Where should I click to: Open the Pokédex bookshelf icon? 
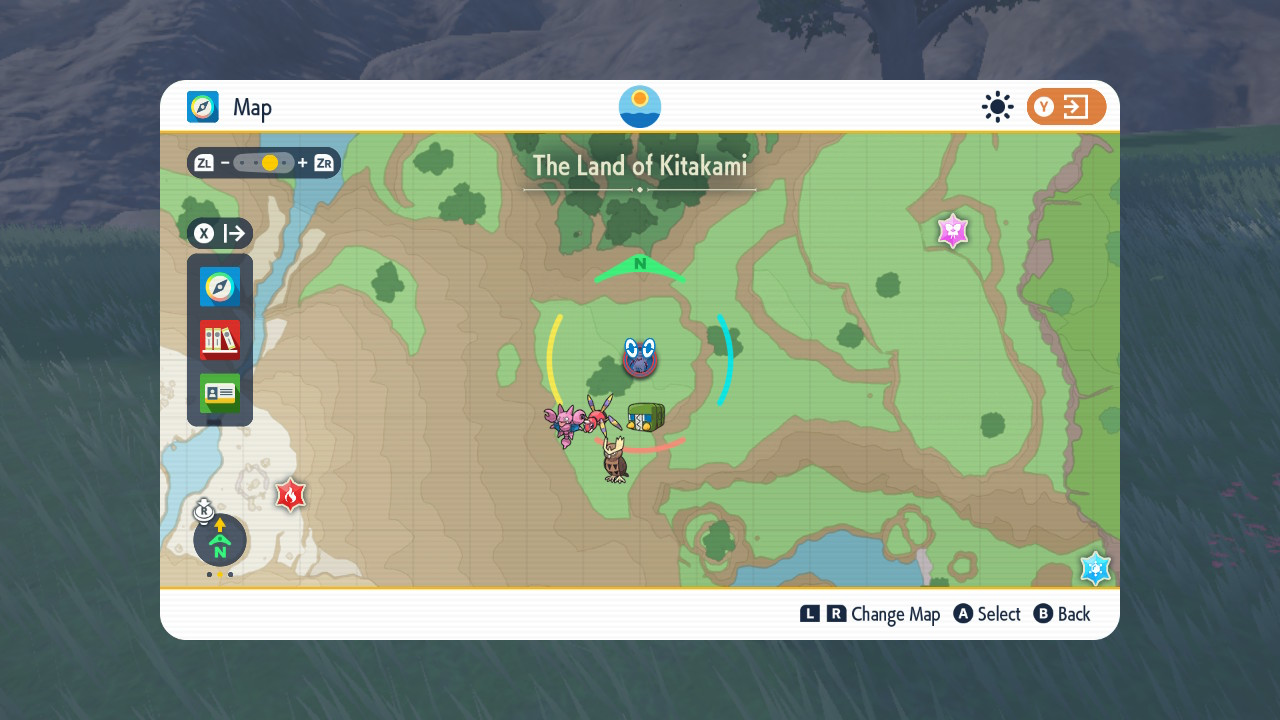pos(220,340)
